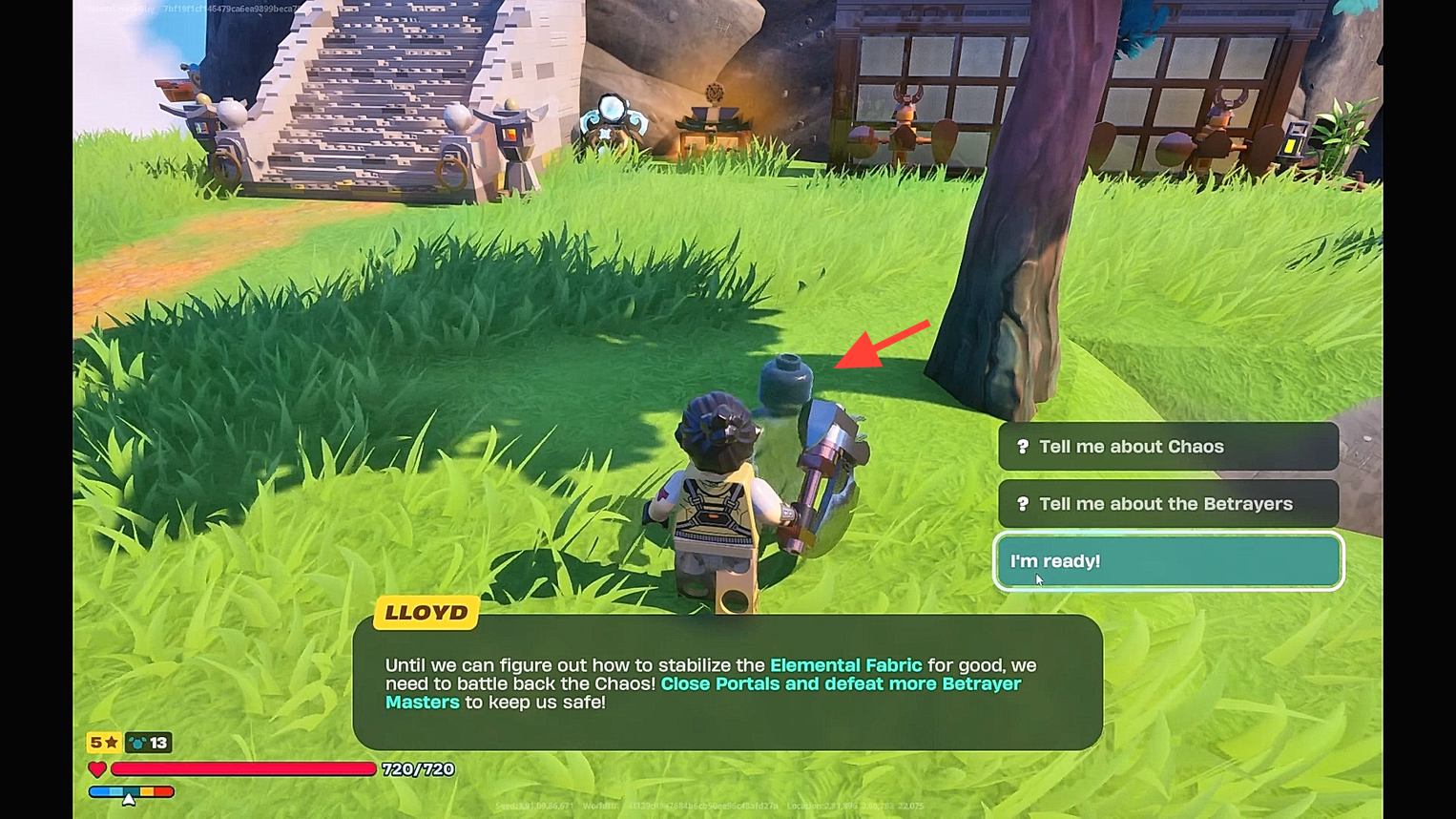Screen dimensions: 1456x819
Task: Ask Lloyd to tell about Chaos
Action: (1168, 447)
